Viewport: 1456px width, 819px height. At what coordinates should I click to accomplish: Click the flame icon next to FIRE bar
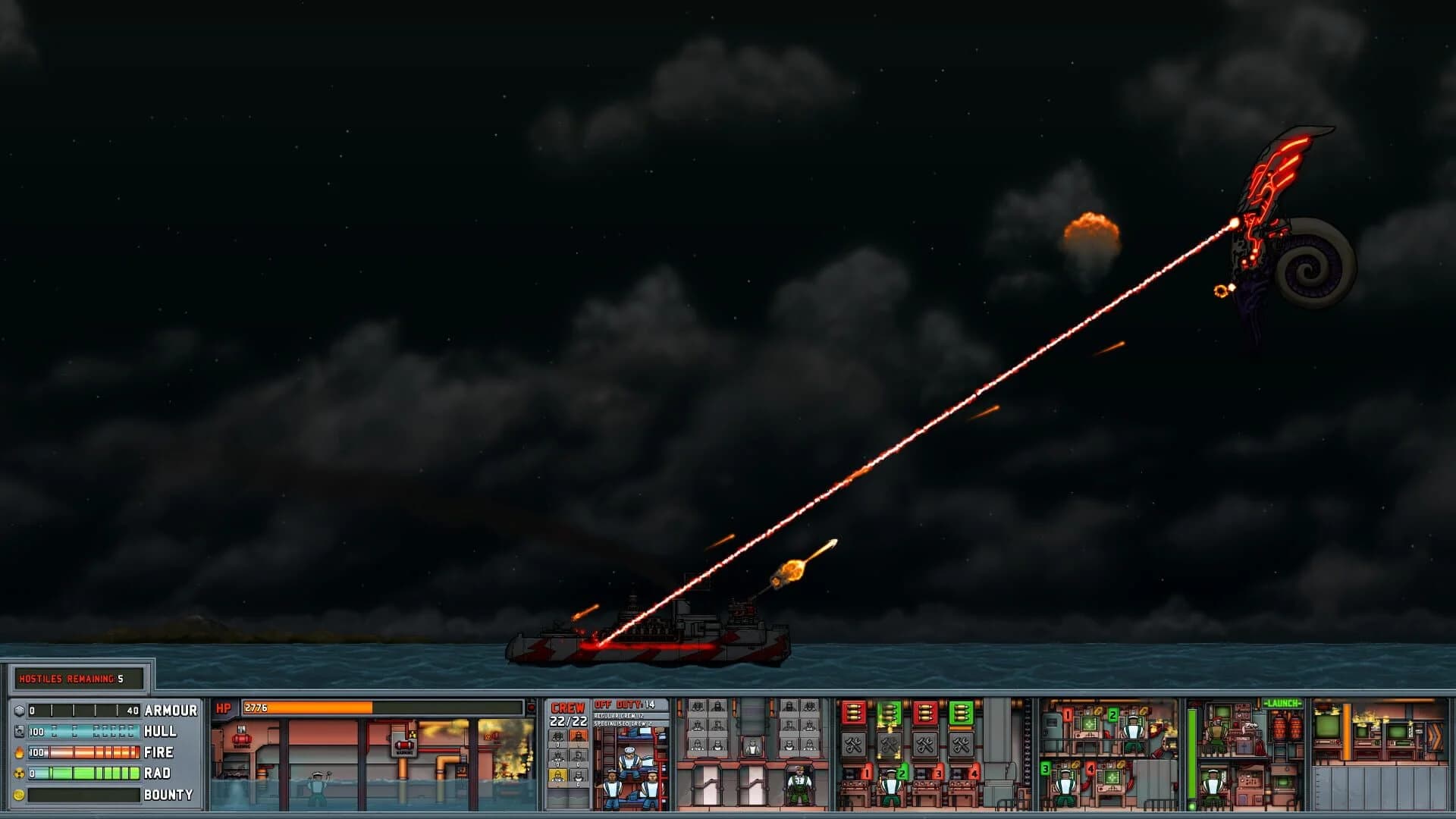pos(19,752)
